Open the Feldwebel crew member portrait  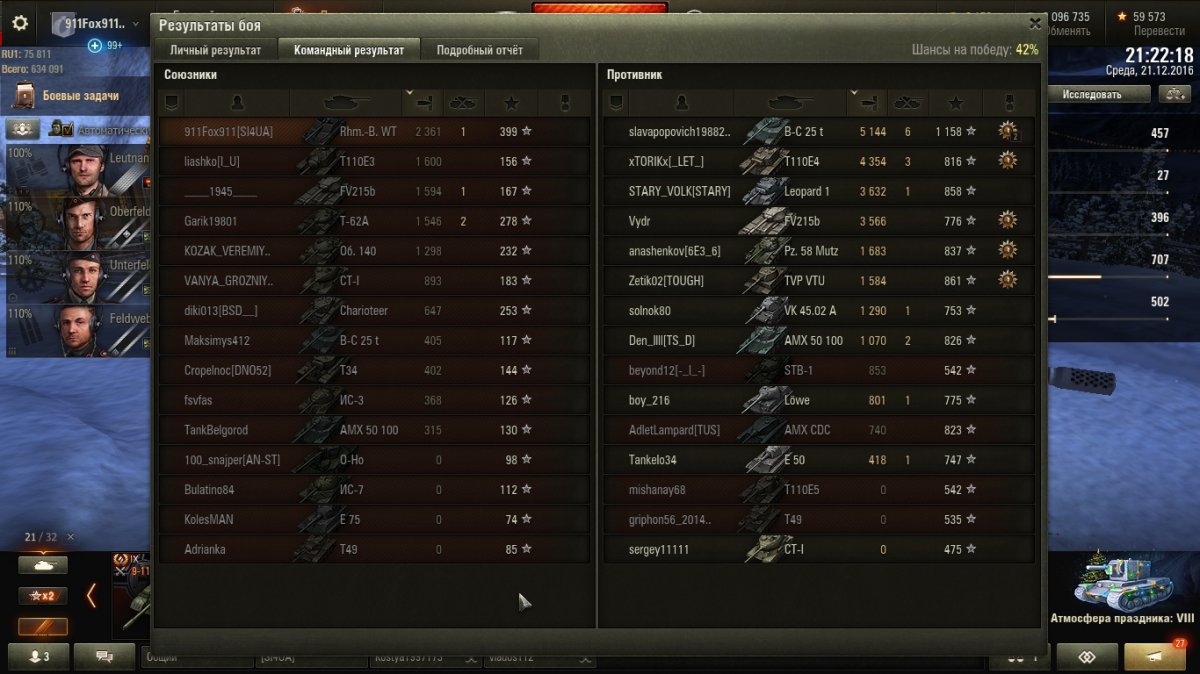click(x=82, y=330)
